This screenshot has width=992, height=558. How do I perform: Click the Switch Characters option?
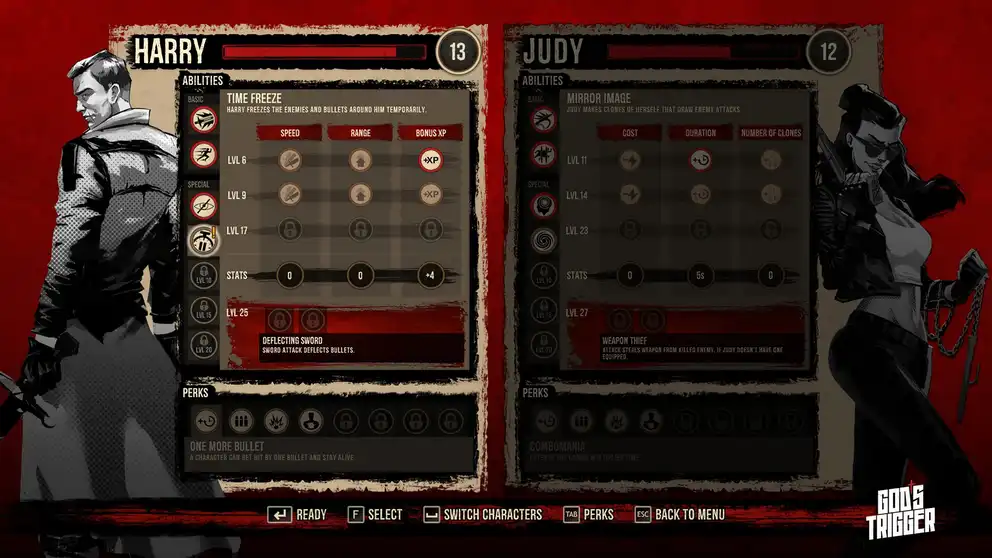click(x=483, y=515)
